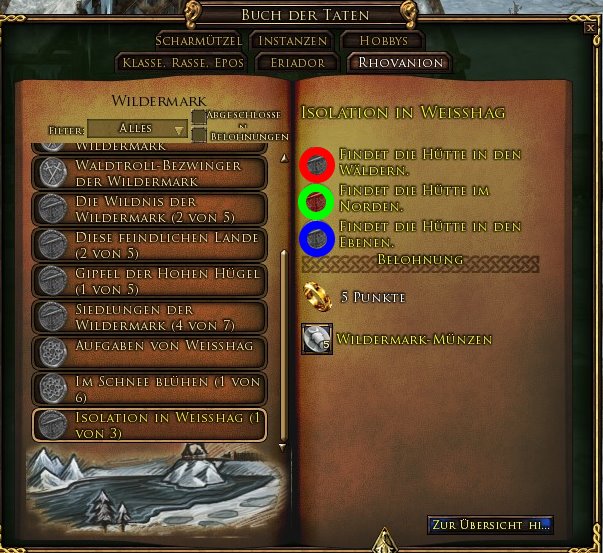This screenshot has height=553, width=603.
Task: Choose the Diese feindlichen Lande deed
Action: pos(150,244)
